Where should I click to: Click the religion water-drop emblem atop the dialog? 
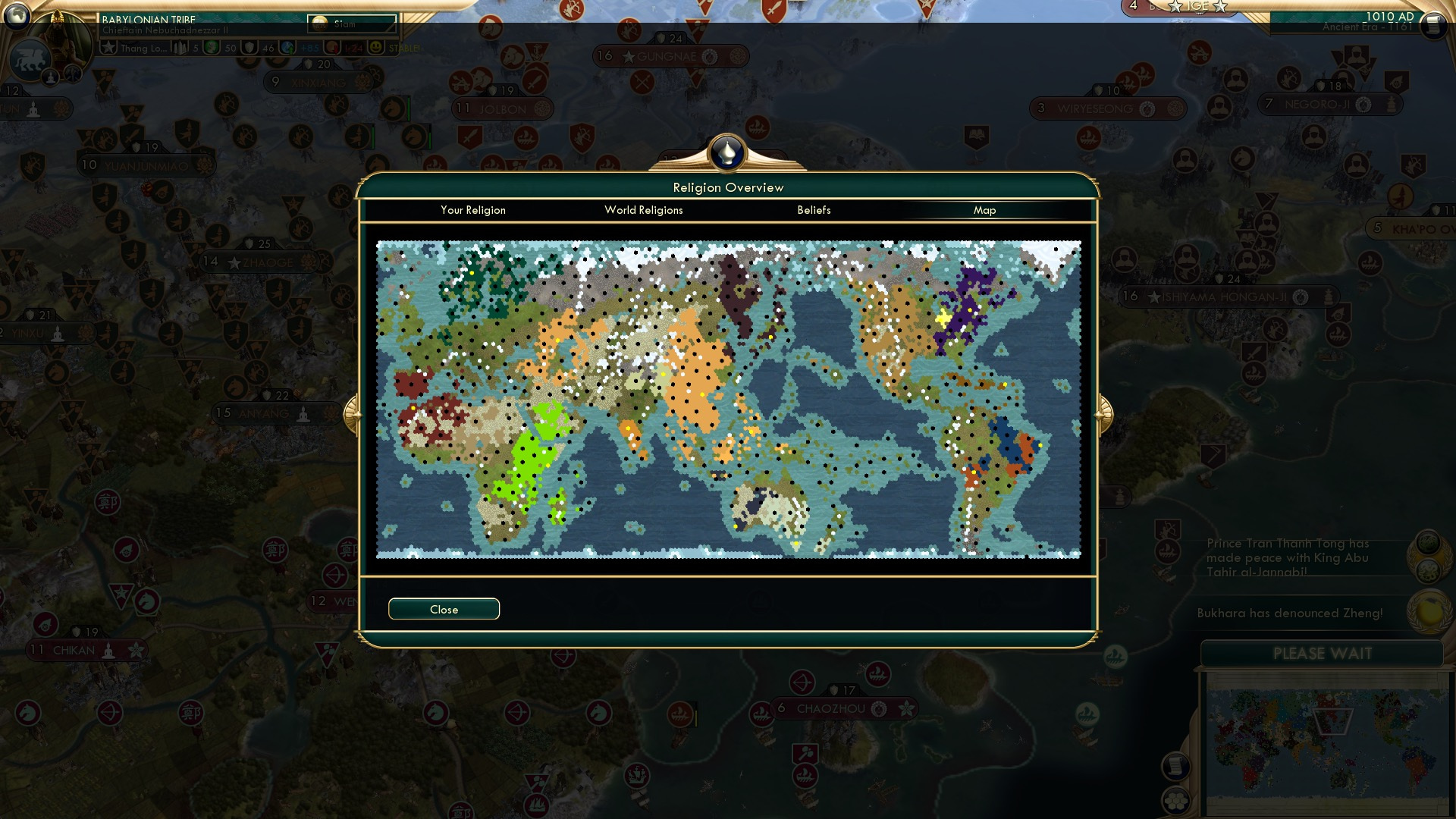(x=726, y=152)
